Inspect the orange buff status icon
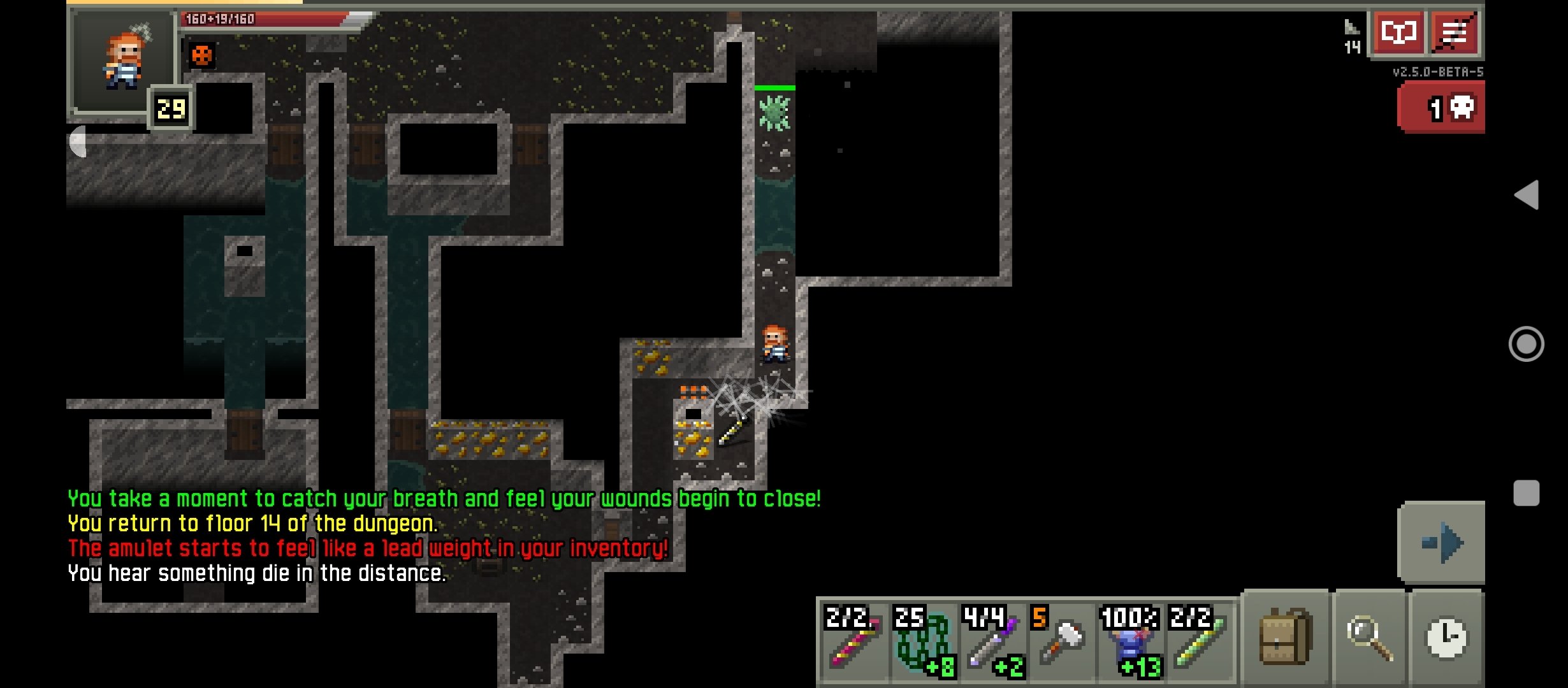Image resolution: width=1568 pixels, height=688 pixels. pos(201,56)
